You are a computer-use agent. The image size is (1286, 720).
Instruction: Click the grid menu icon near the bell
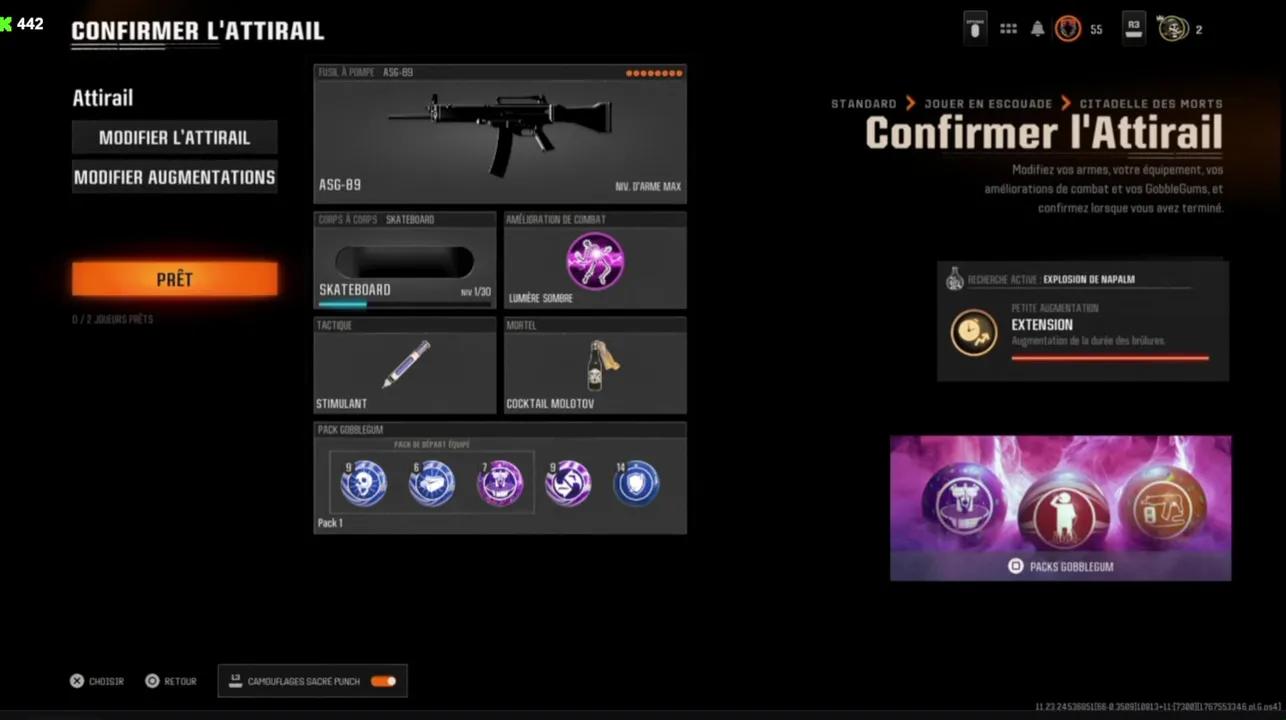coord(1008,28)
